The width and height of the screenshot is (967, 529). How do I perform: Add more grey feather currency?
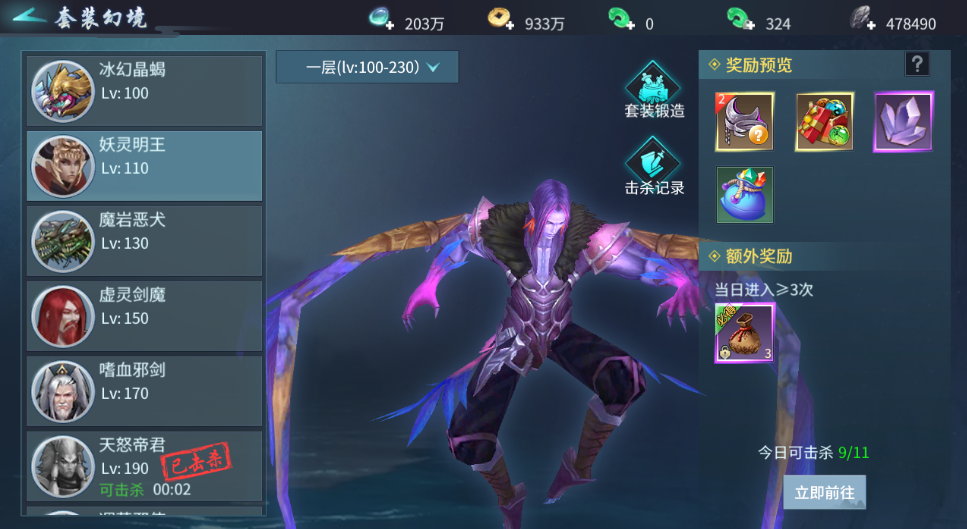click(862, 20)
